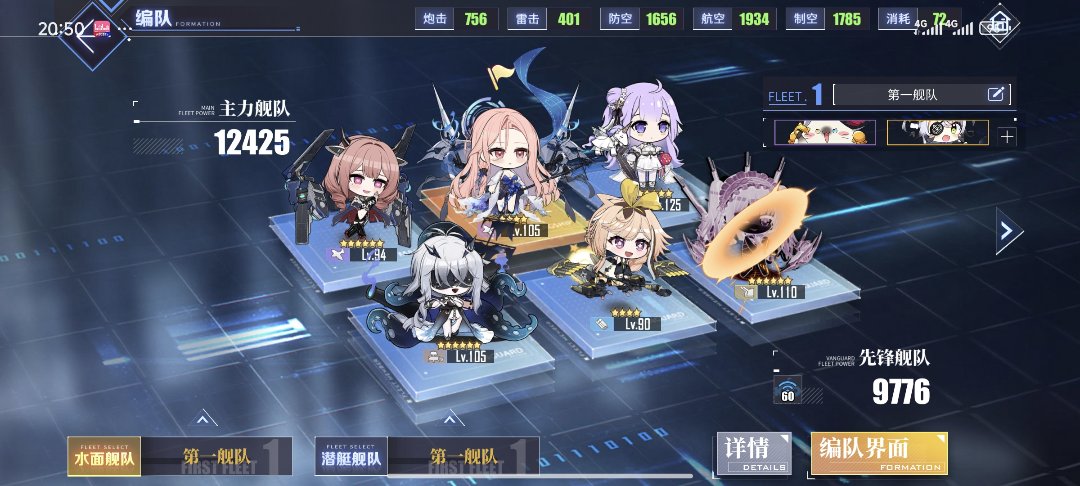The image size is (1080, 486).
Task: Add a new fleet preset with plus button
Action: pyautogui.click(x=1006, y=136)
